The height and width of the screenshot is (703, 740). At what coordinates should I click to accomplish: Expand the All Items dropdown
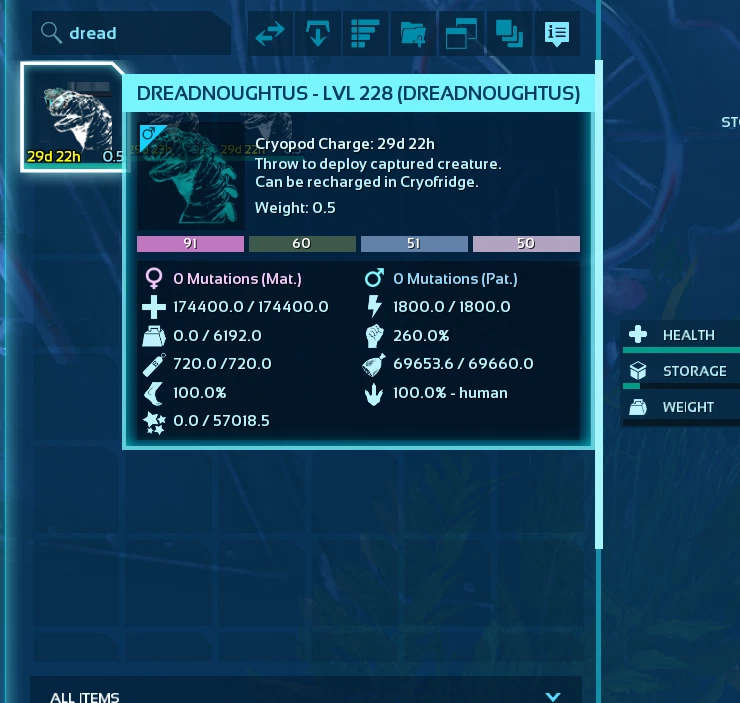click(x=553, y=696)
